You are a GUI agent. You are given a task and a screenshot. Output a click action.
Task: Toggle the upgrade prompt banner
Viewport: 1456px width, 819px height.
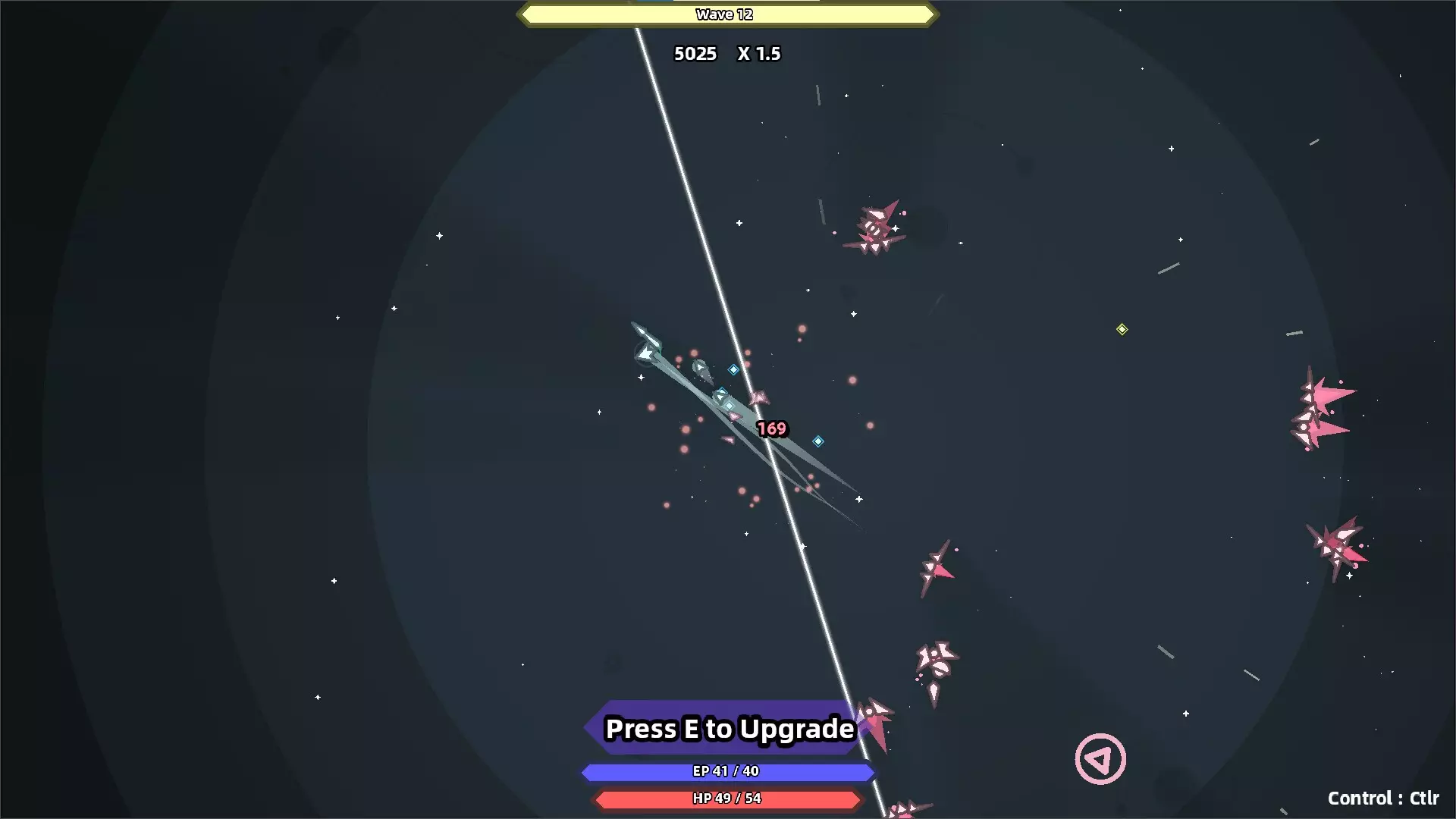coord(726,728)
